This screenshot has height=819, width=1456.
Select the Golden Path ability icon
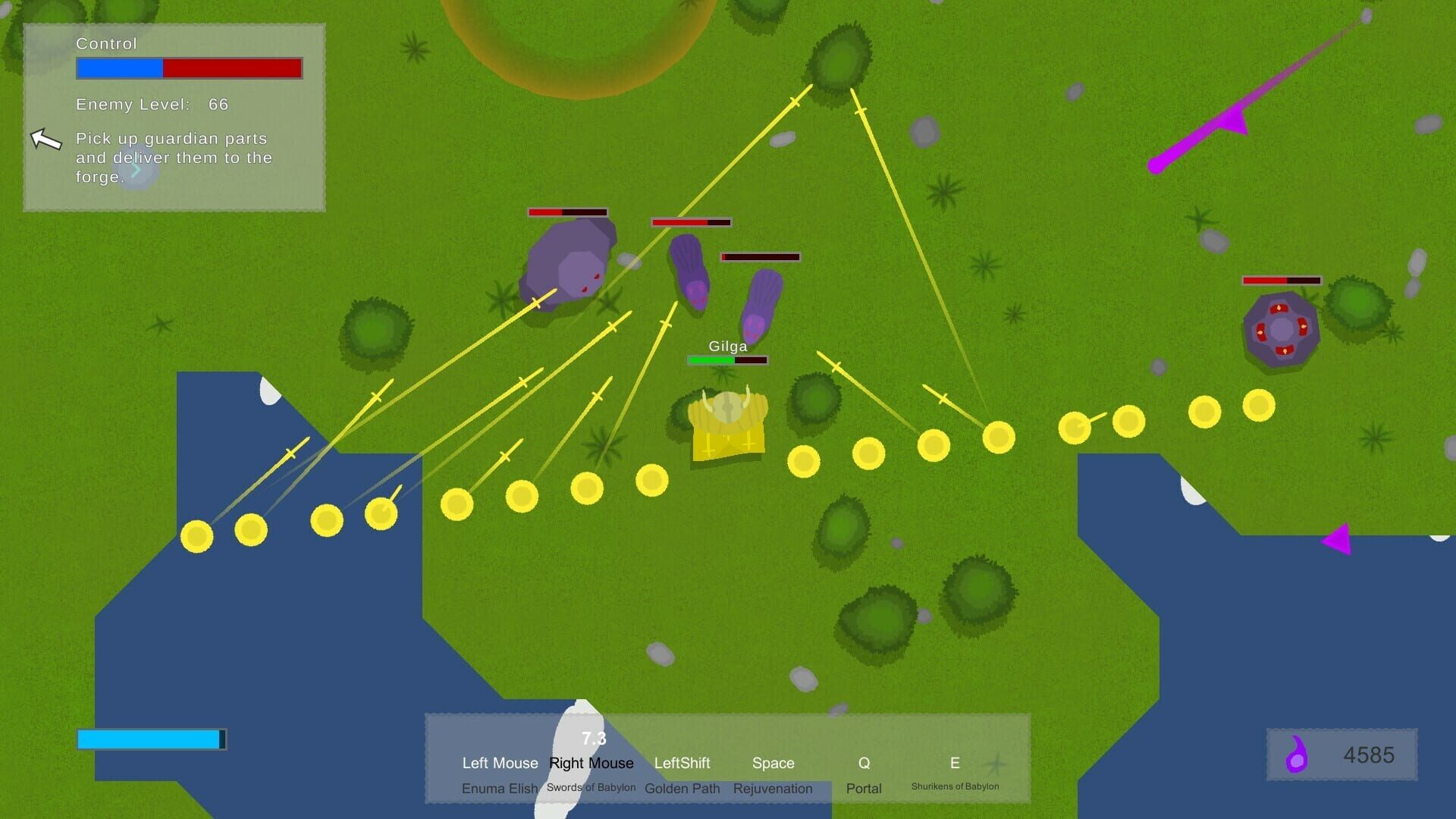681,789
